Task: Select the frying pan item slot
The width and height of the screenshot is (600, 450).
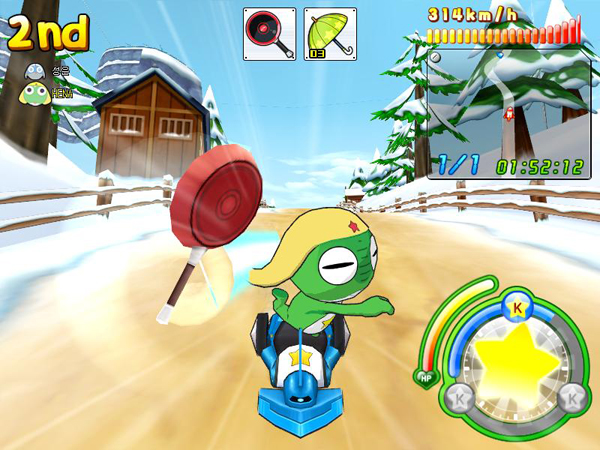Action: (270, 33)
